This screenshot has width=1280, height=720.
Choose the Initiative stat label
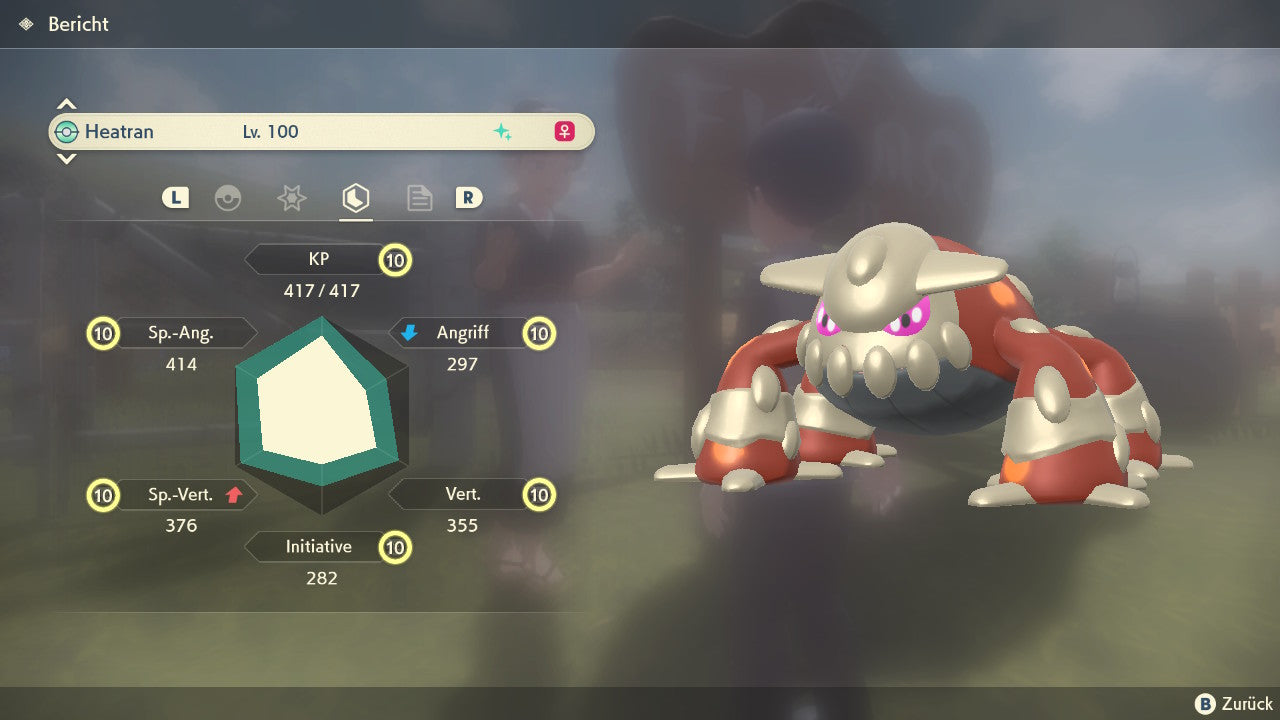coord(318,547)
